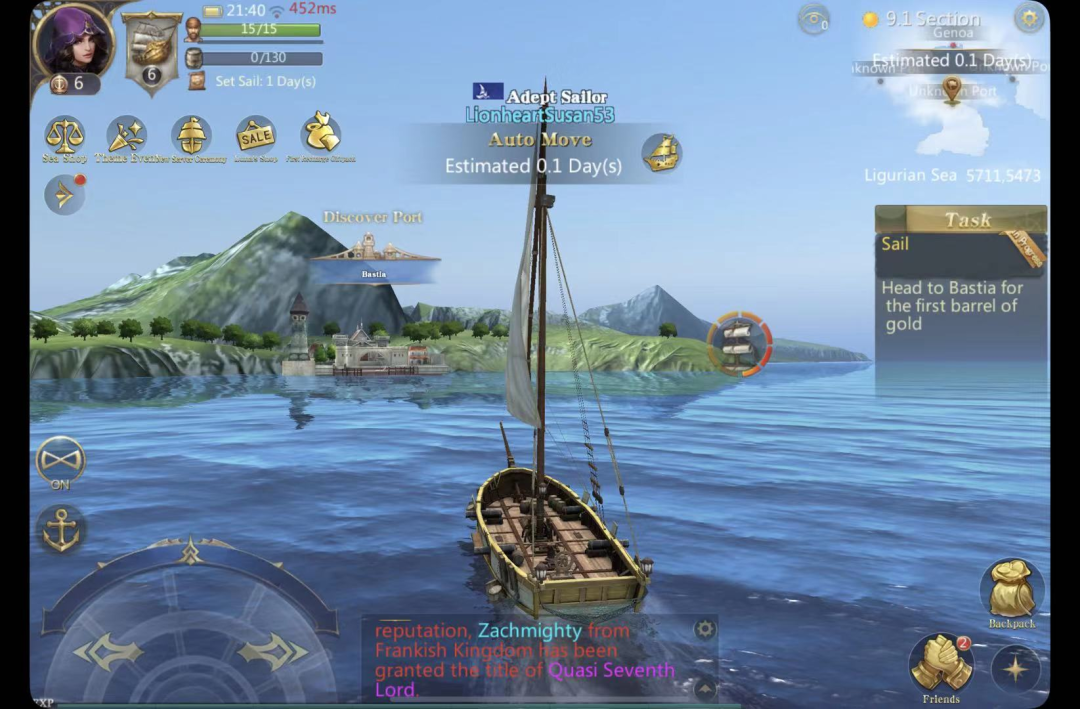The image size is (1080, 709).
Task: Open the Friends menu
Action: [941, 663]
